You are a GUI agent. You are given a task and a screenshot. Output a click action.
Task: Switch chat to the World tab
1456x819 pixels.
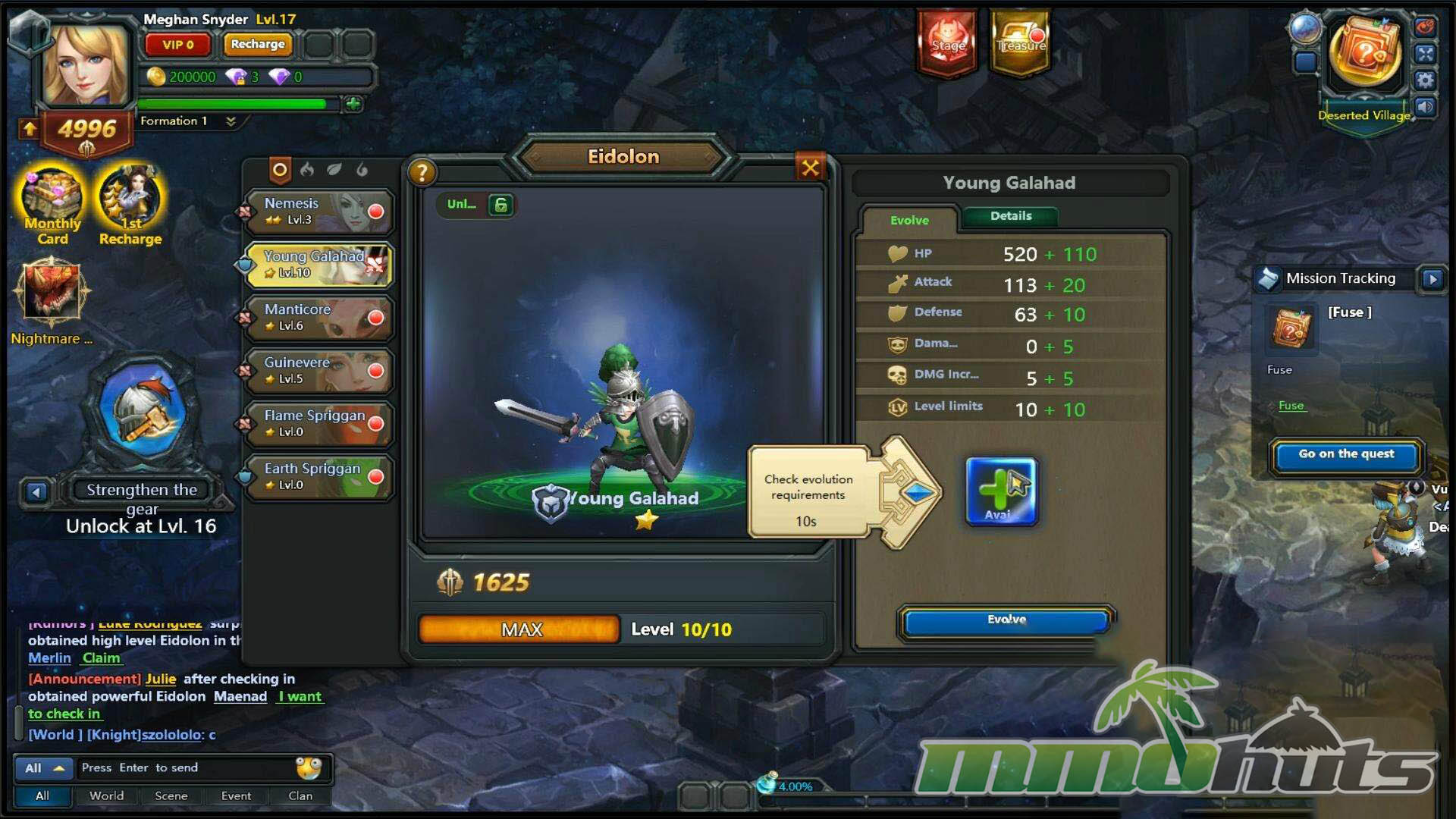point(106,795)
